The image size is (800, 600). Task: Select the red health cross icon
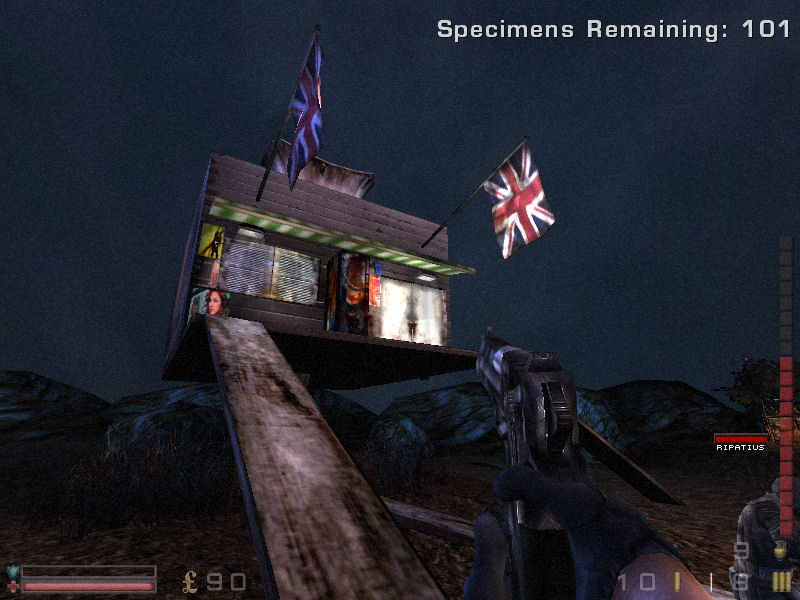pyautogui.click(x=13, y=586)
